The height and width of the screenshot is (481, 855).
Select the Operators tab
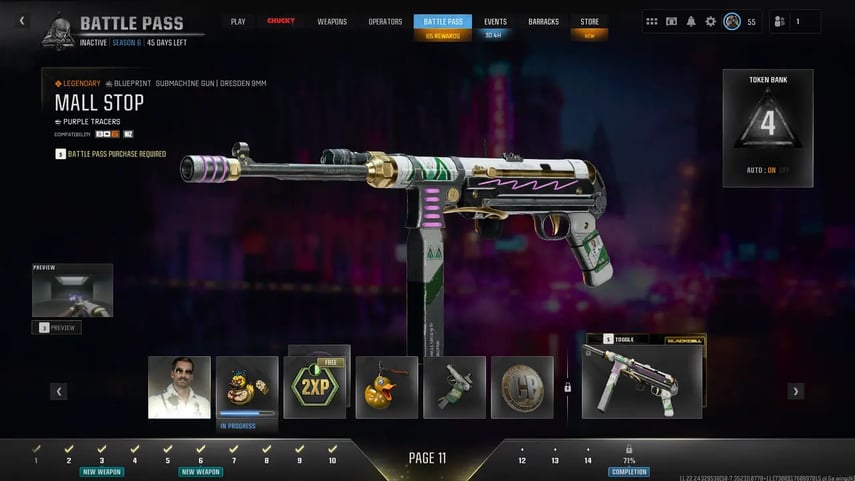click(x=385, y=21)
